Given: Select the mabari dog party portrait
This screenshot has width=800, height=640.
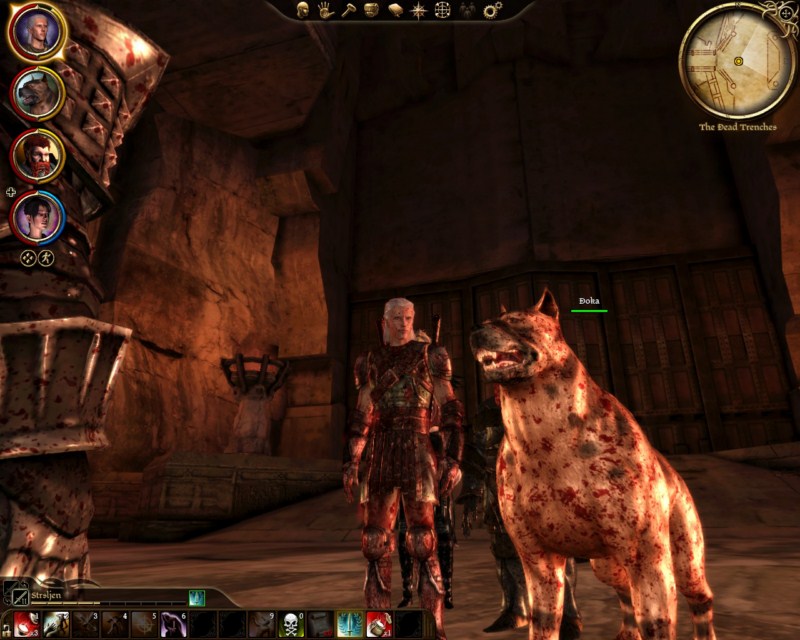Looking at the screenshot, I should click(37, 93).
